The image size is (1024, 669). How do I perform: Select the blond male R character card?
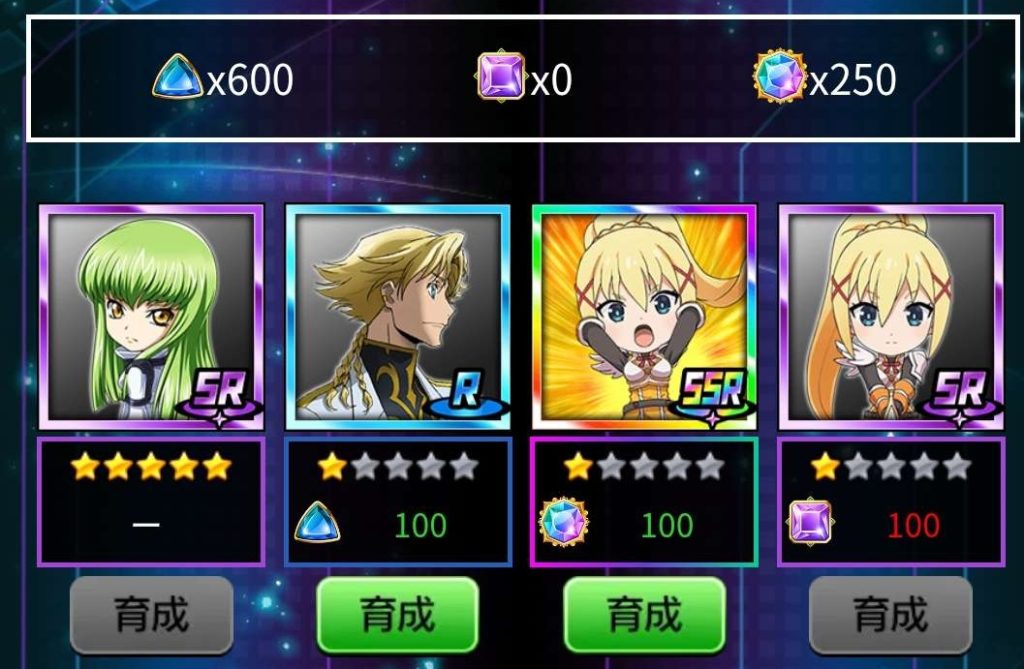coord(397,316)
